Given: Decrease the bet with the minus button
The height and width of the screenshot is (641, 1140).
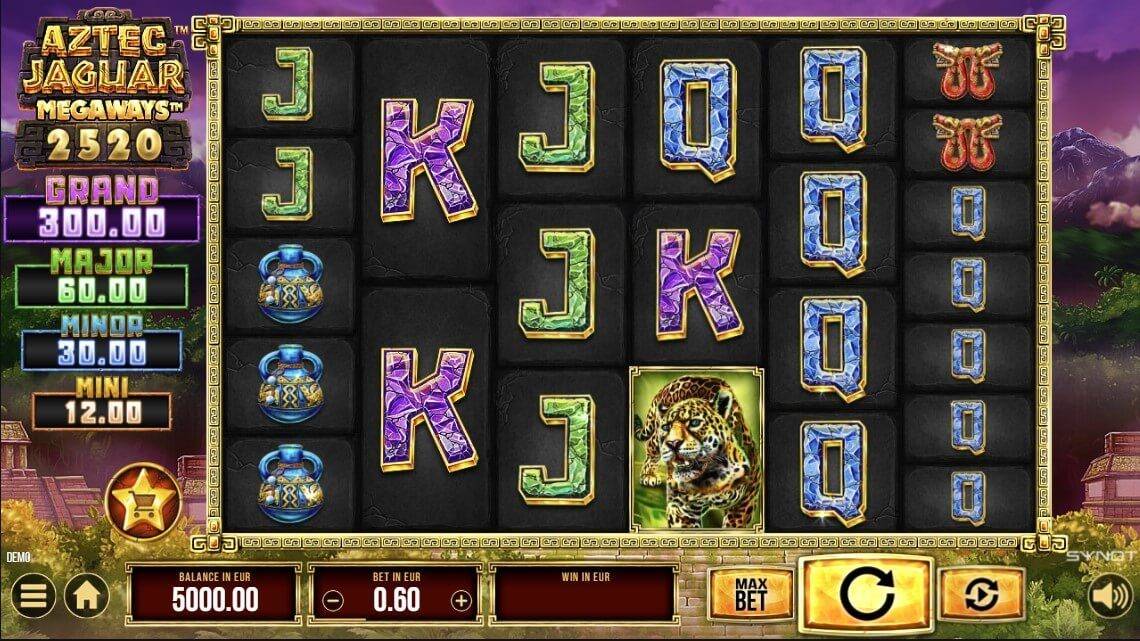Looking at the screenshot, I should tap(334, 601).
